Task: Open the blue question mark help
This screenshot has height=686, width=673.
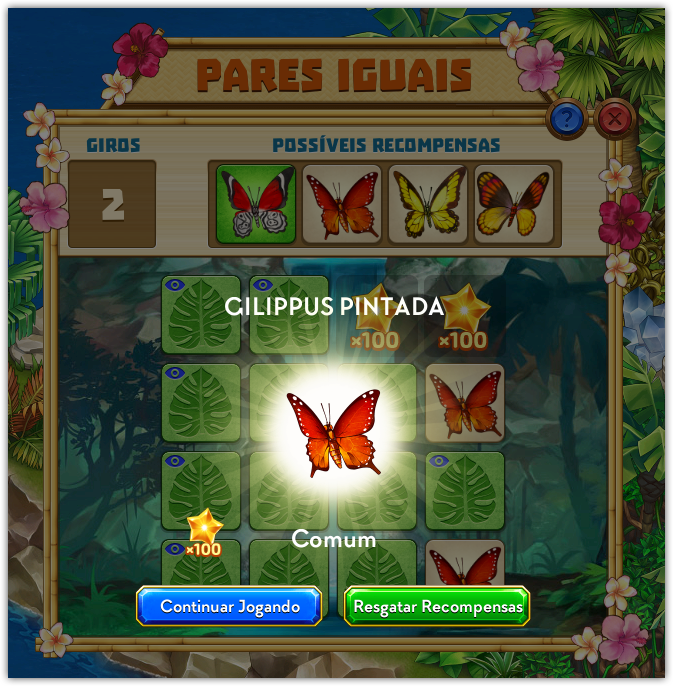Action: tap(566, 120)
